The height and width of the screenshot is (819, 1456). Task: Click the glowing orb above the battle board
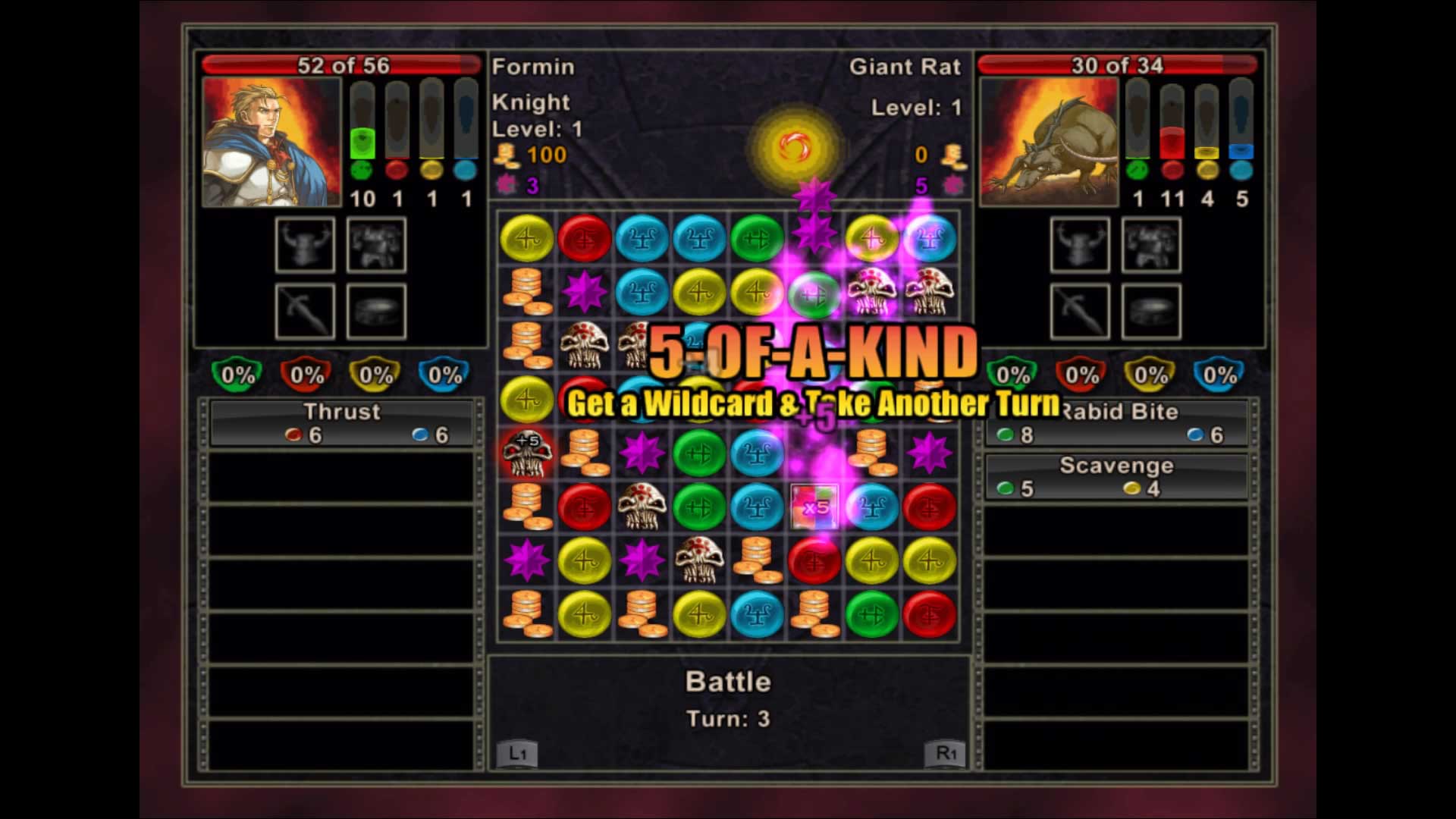(x=795, y=144)
